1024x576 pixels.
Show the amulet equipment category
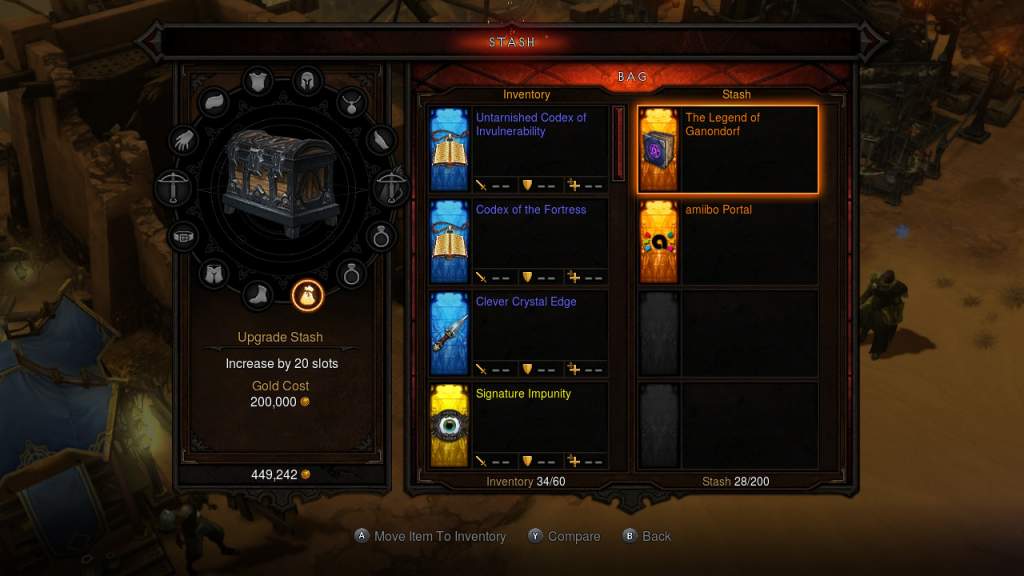click(352, 101)
